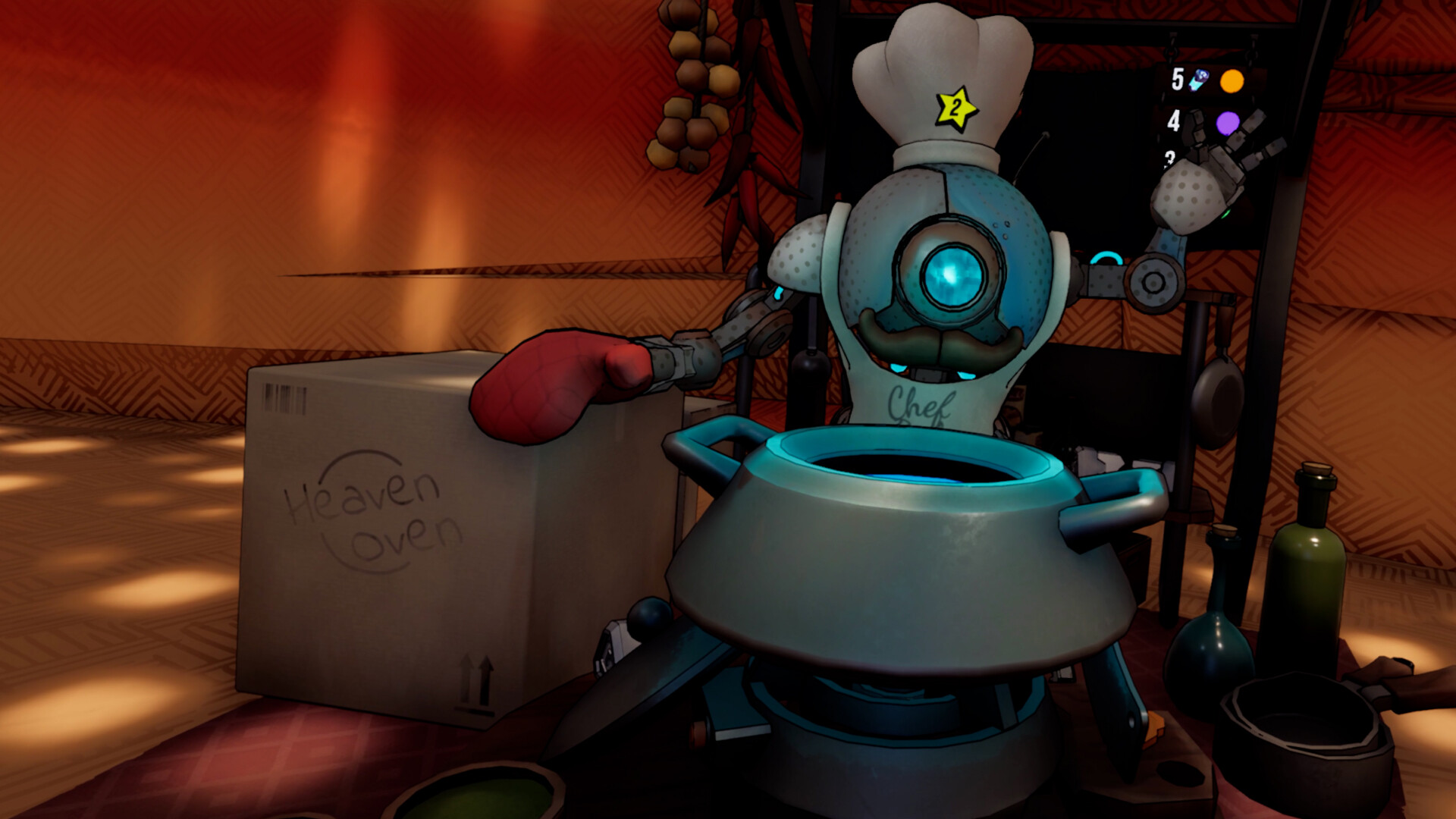Pick the orange swatch on the order board
Viewport: 1456px width, 819px height.
[x=1232, y=81]
